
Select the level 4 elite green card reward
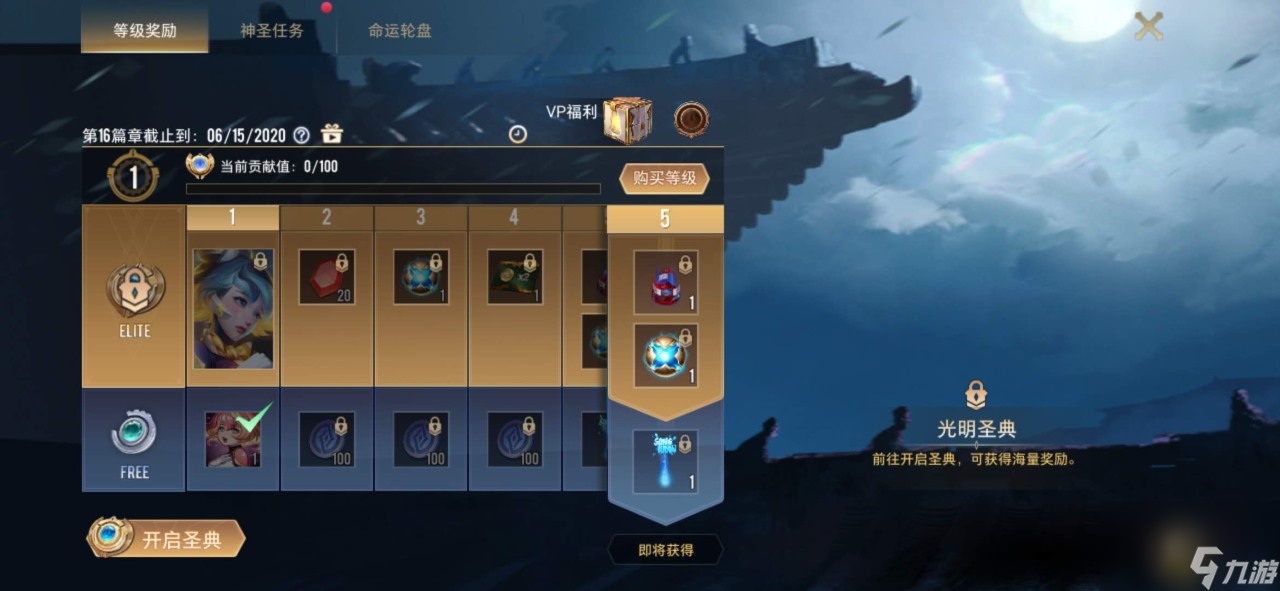pyautogui.click(x=515, y=277)
